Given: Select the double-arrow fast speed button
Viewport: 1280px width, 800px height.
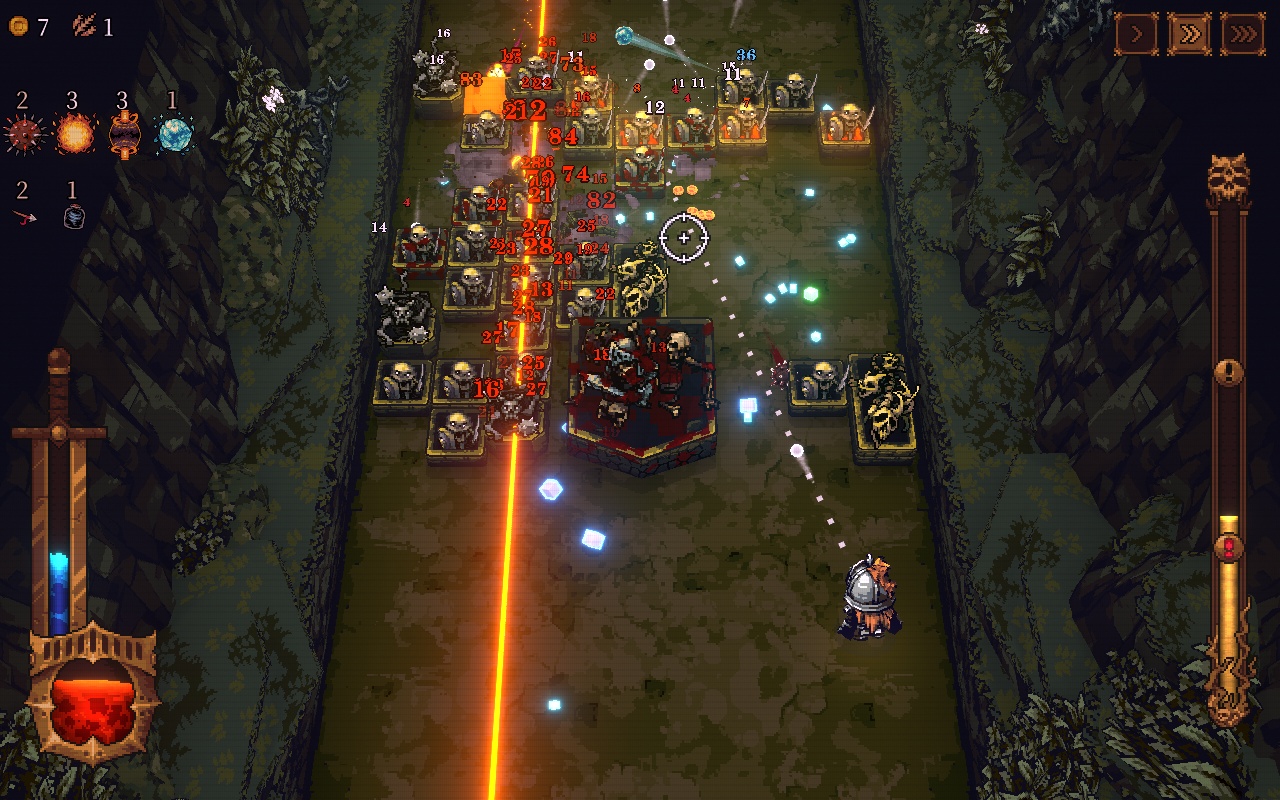Looking at the screenshot, I should (1189, 34).
